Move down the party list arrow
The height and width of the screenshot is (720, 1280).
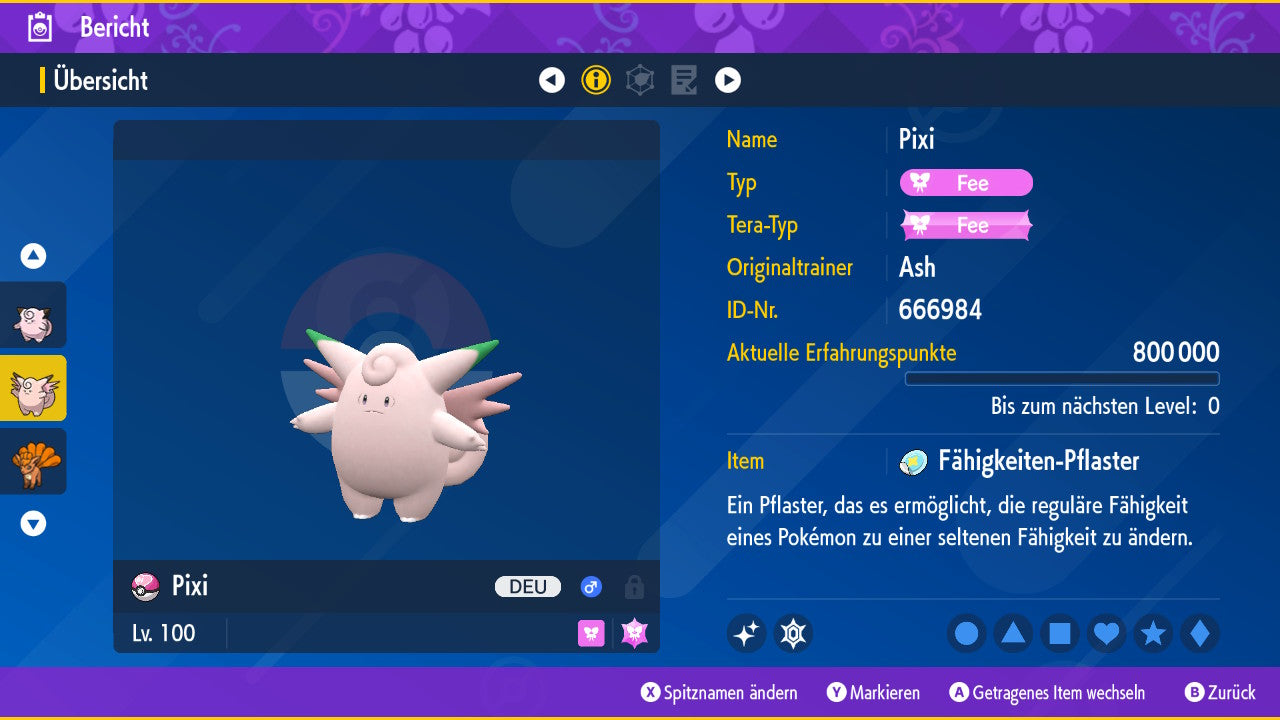(x=34, y=523)
